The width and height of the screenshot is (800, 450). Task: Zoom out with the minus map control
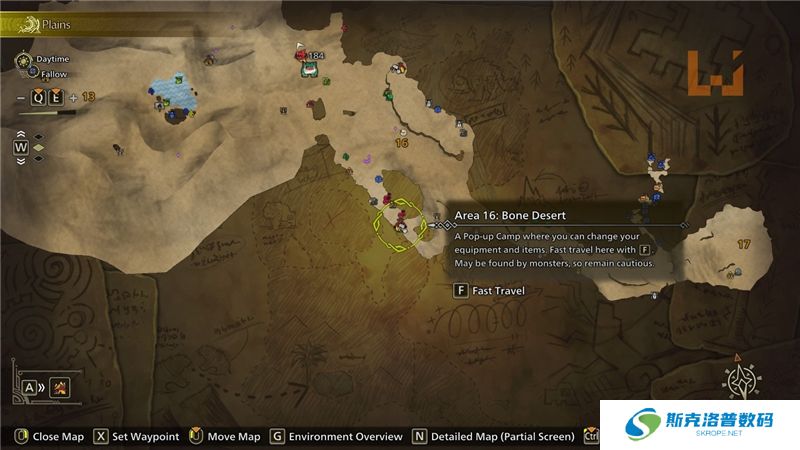pyautogui.click(x=20, y=97)
